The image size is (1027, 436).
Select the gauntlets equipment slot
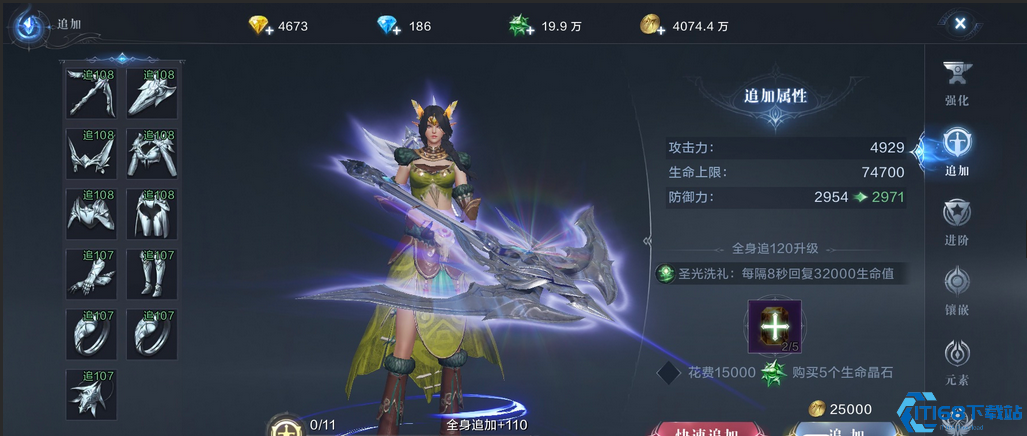(91, 274)
